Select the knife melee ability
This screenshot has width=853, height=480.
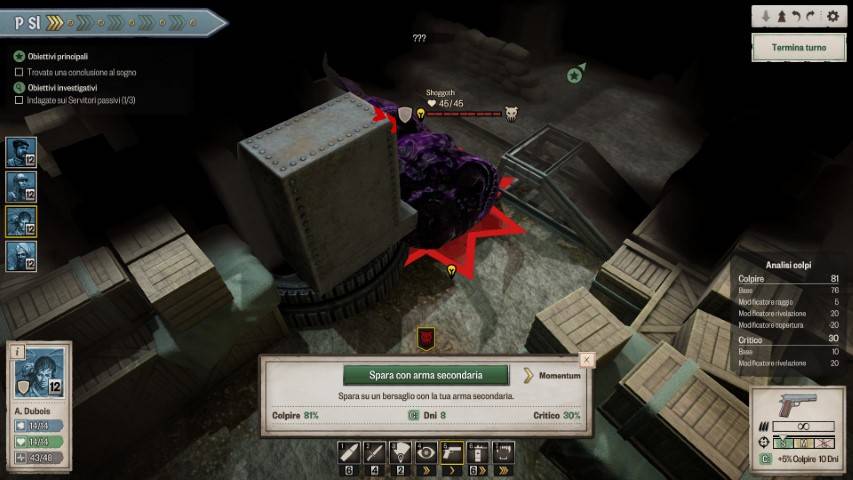click(374, 452)
